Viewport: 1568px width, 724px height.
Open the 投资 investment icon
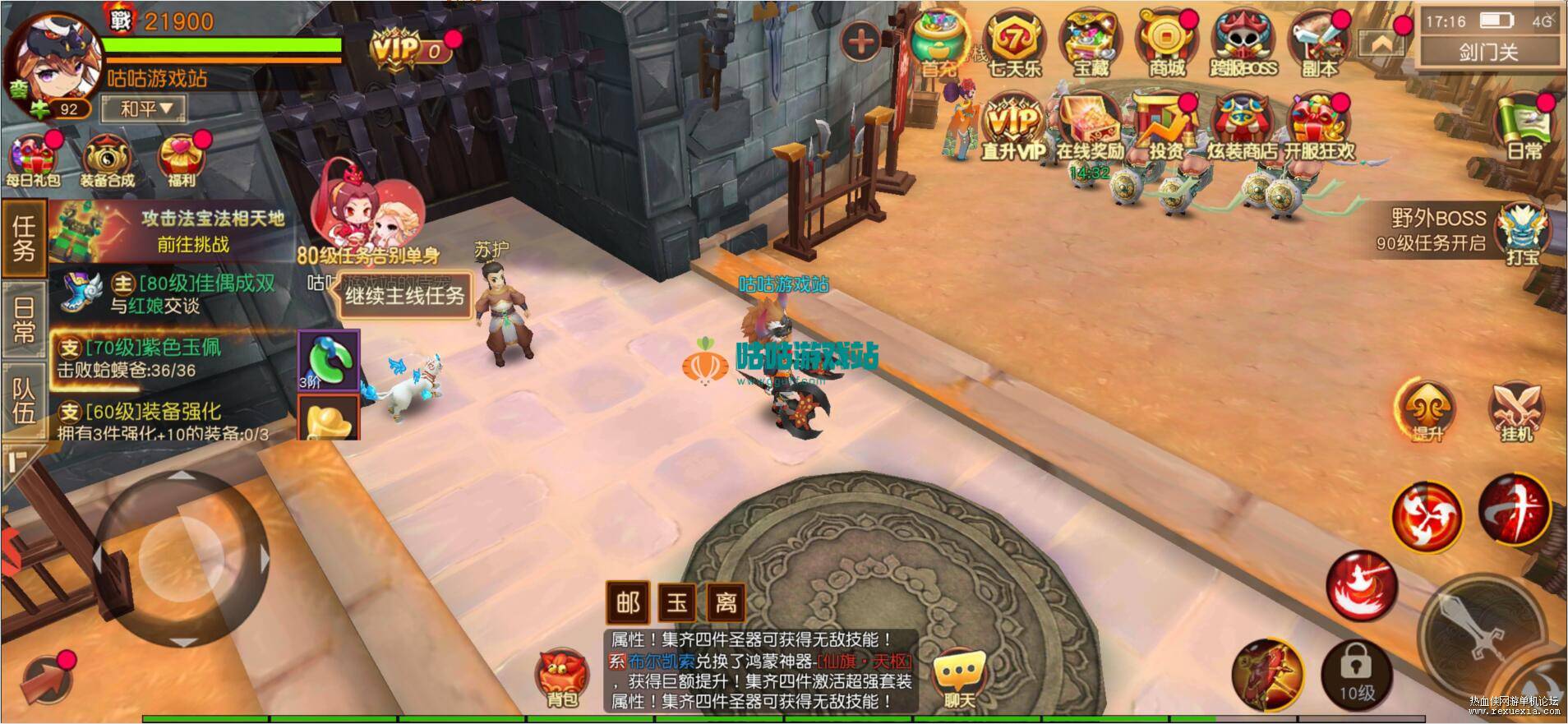coord(1165,127)
